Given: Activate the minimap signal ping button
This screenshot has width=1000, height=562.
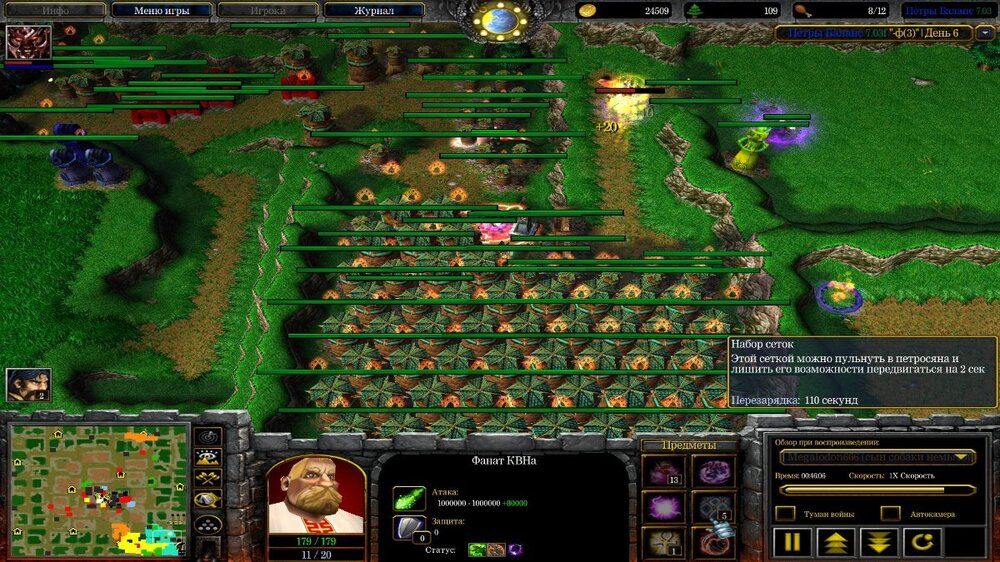Looking at the screenshot, I should pos(209,437).
